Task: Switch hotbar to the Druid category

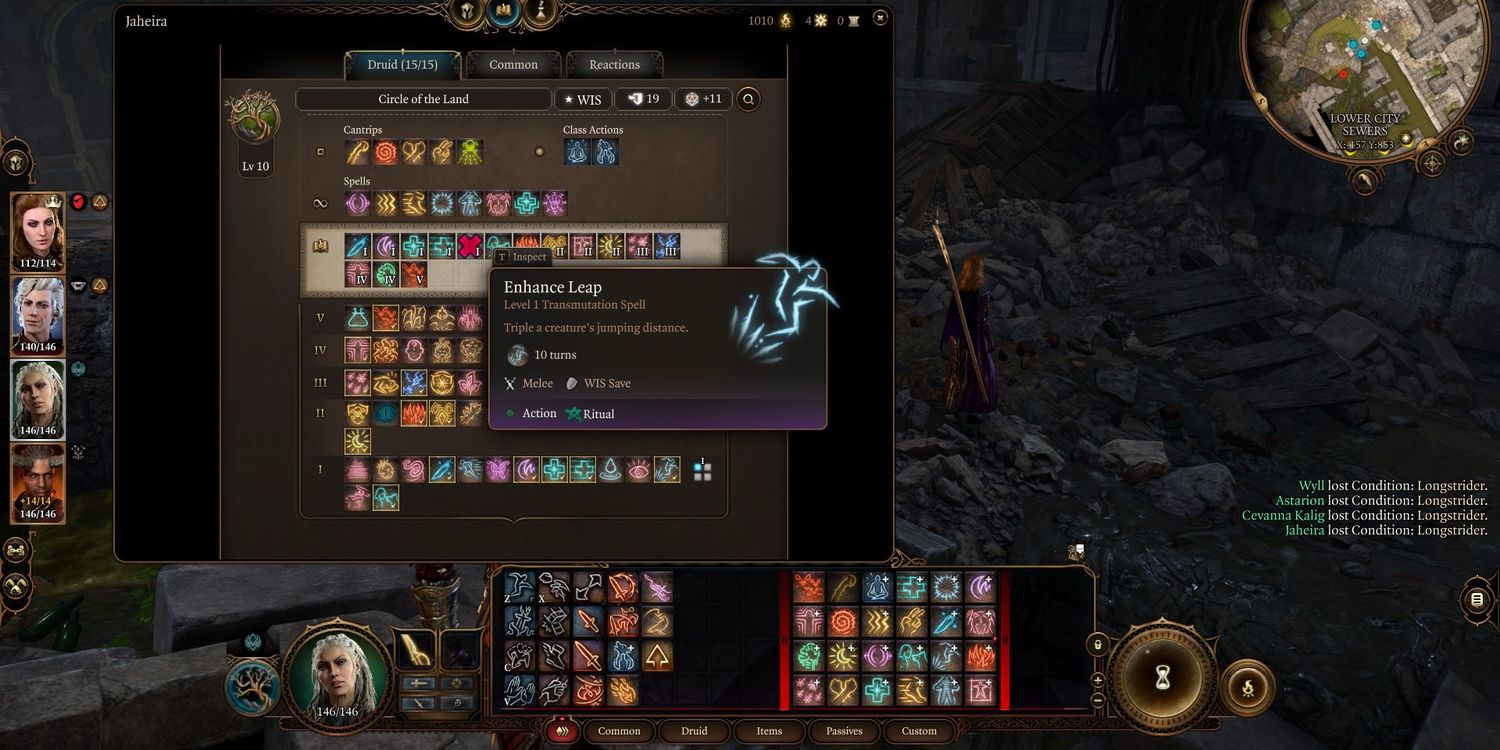Action: tap(694, 731)
